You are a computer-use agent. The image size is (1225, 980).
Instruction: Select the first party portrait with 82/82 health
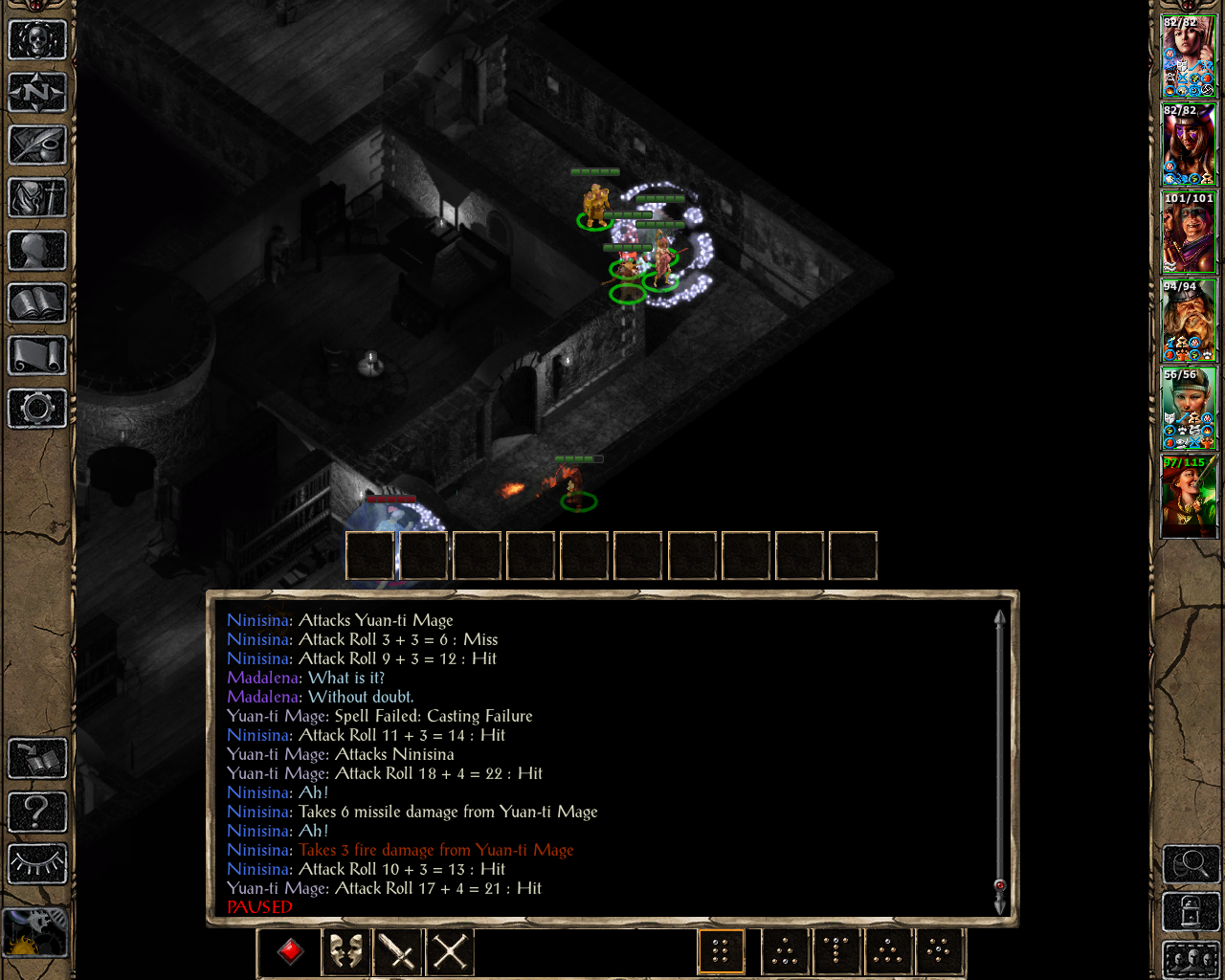coord(1189,57)
